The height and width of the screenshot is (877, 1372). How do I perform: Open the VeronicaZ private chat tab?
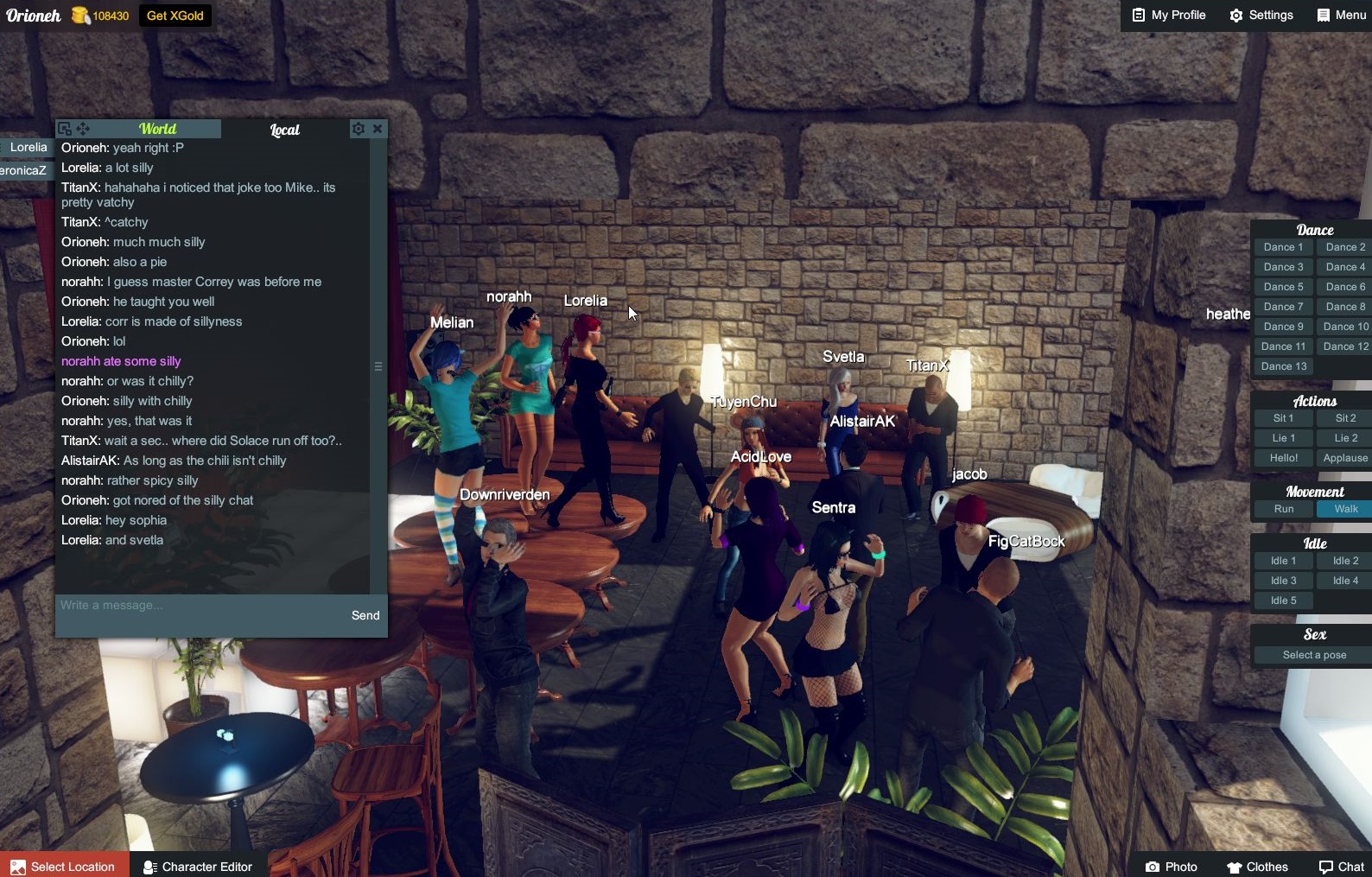coord(23,170)
